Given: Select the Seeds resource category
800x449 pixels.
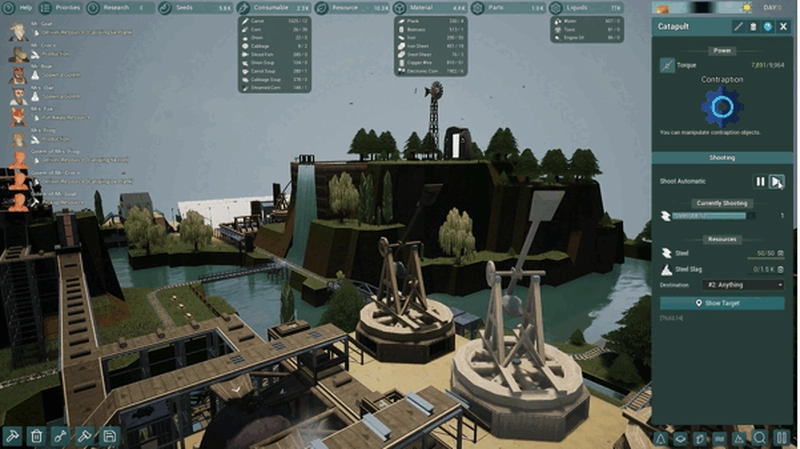Looking at the screenshot, I should [192, 8].
